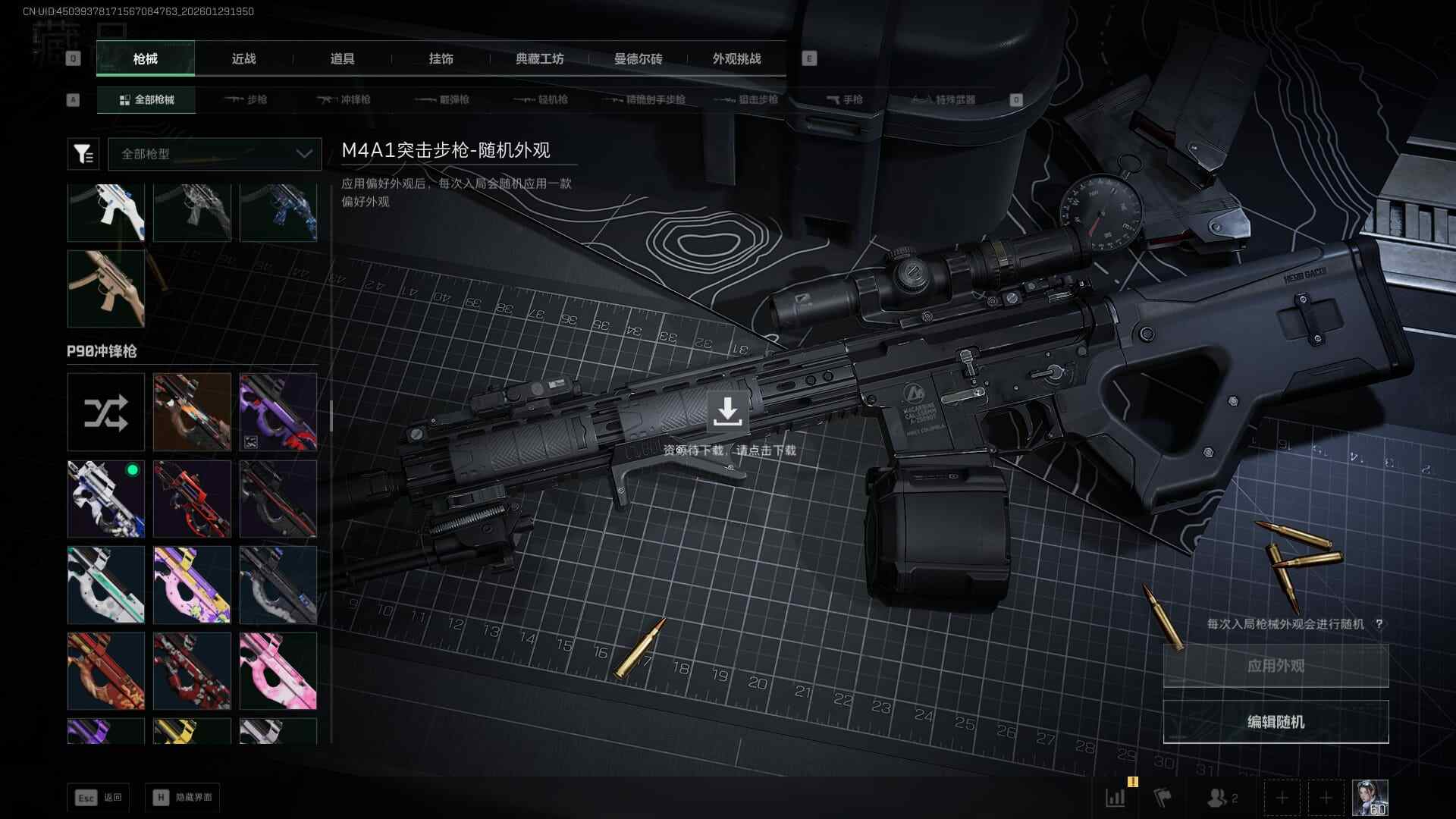This screenshot has height=819, width=1456.
Task: Apply the skin with 应用外观
Action: click(1276, 666)
